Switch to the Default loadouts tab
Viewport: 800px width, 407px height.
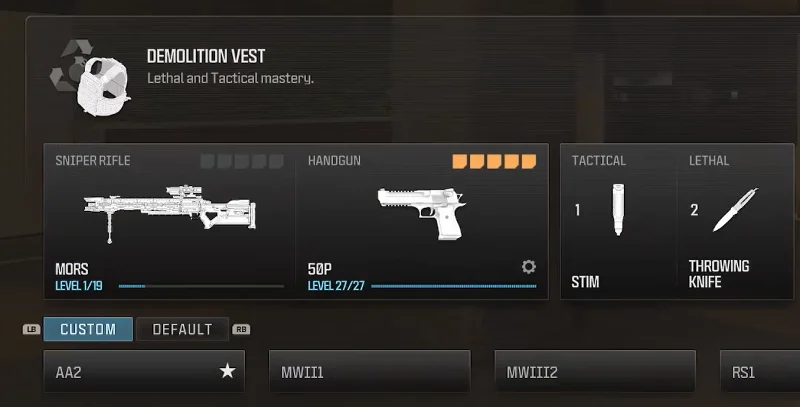(182, 329)
